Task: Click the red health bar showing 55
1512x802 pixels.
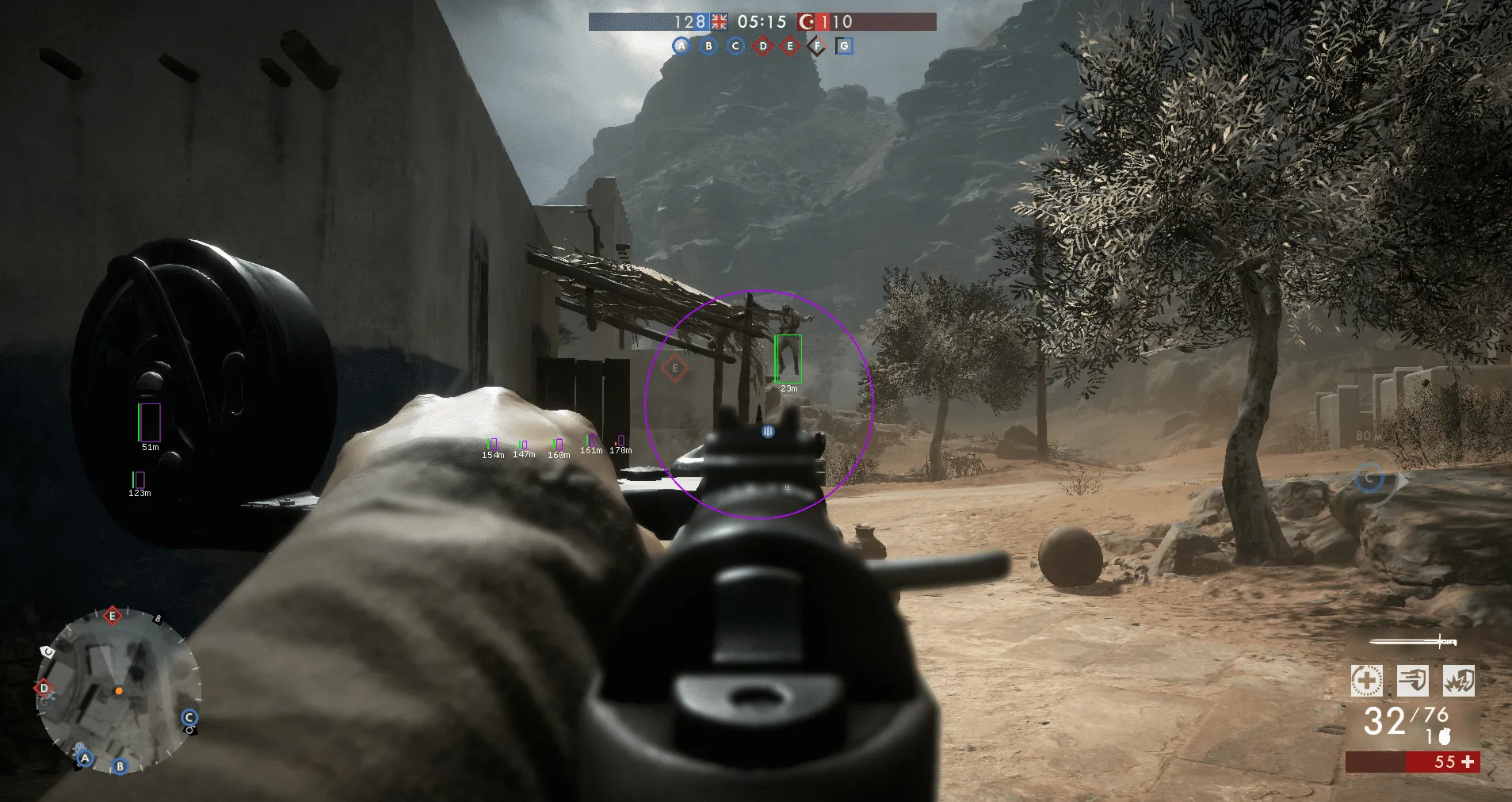Action: coord(1444,762)
